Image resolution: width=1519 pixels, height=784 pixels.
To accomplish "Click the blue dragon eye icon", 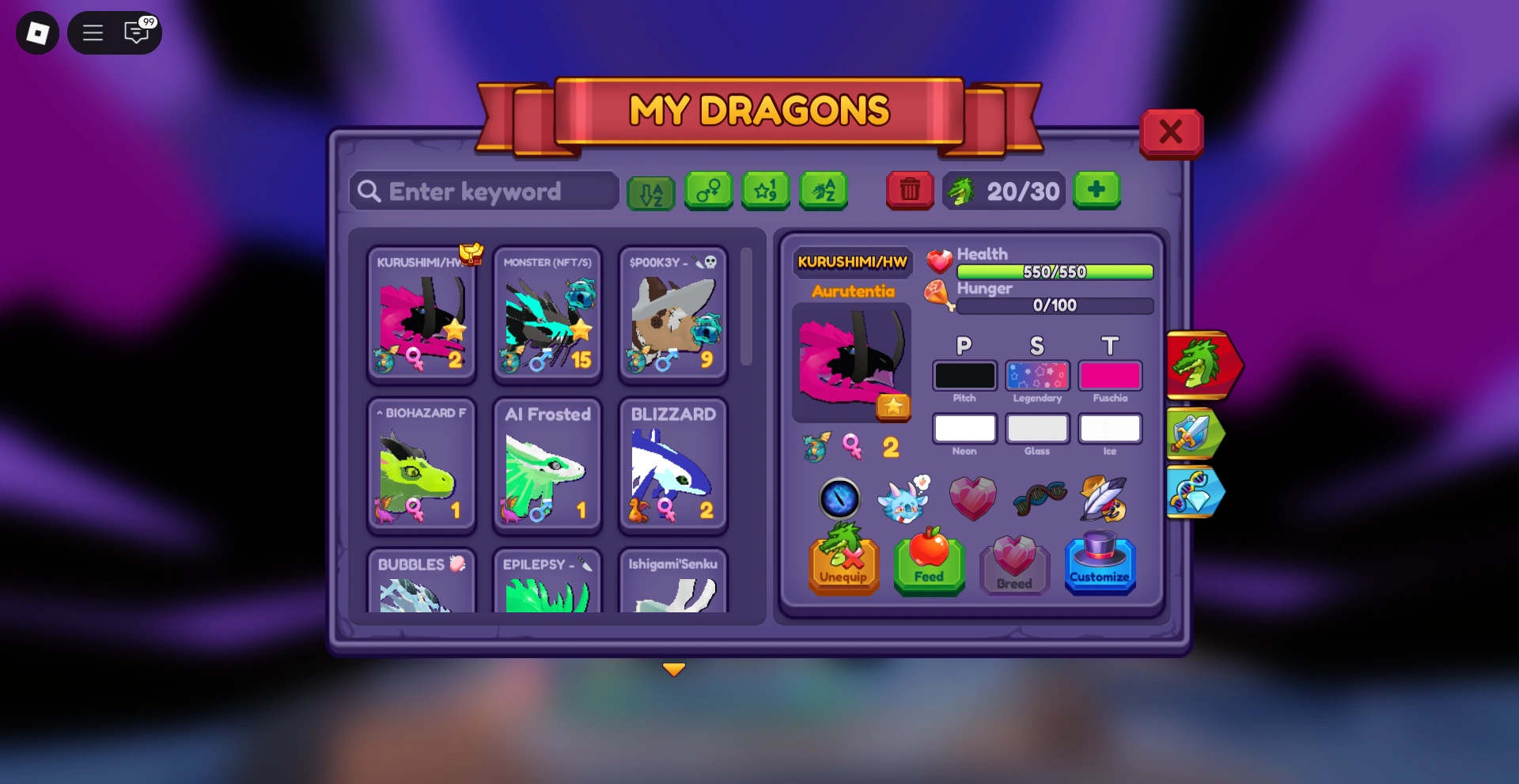I will tap(839, 499).
